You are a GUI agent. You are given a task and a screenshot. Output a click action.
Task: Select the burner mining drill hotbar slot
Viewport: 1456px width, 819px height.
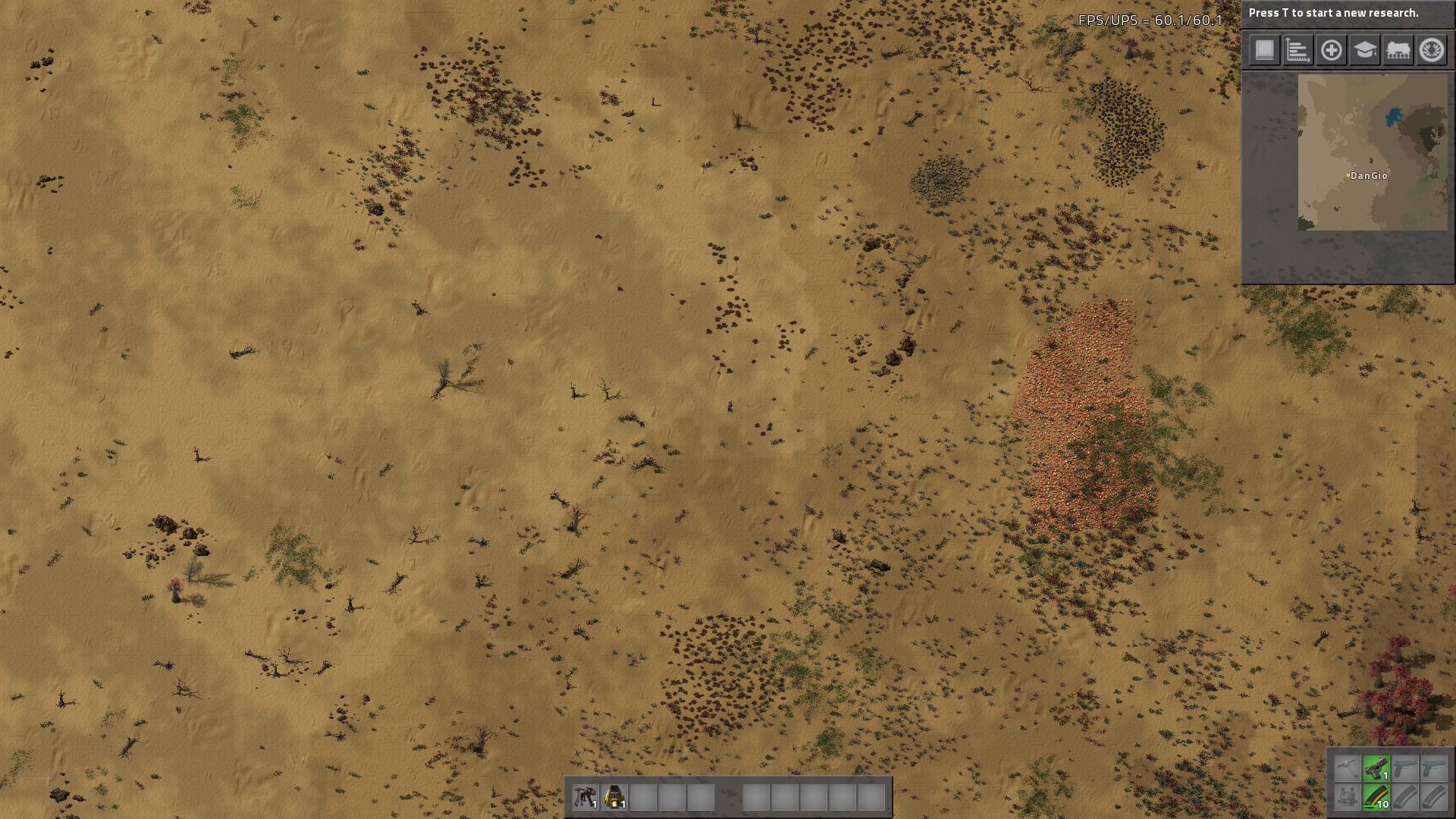click(x=585, y=797)
